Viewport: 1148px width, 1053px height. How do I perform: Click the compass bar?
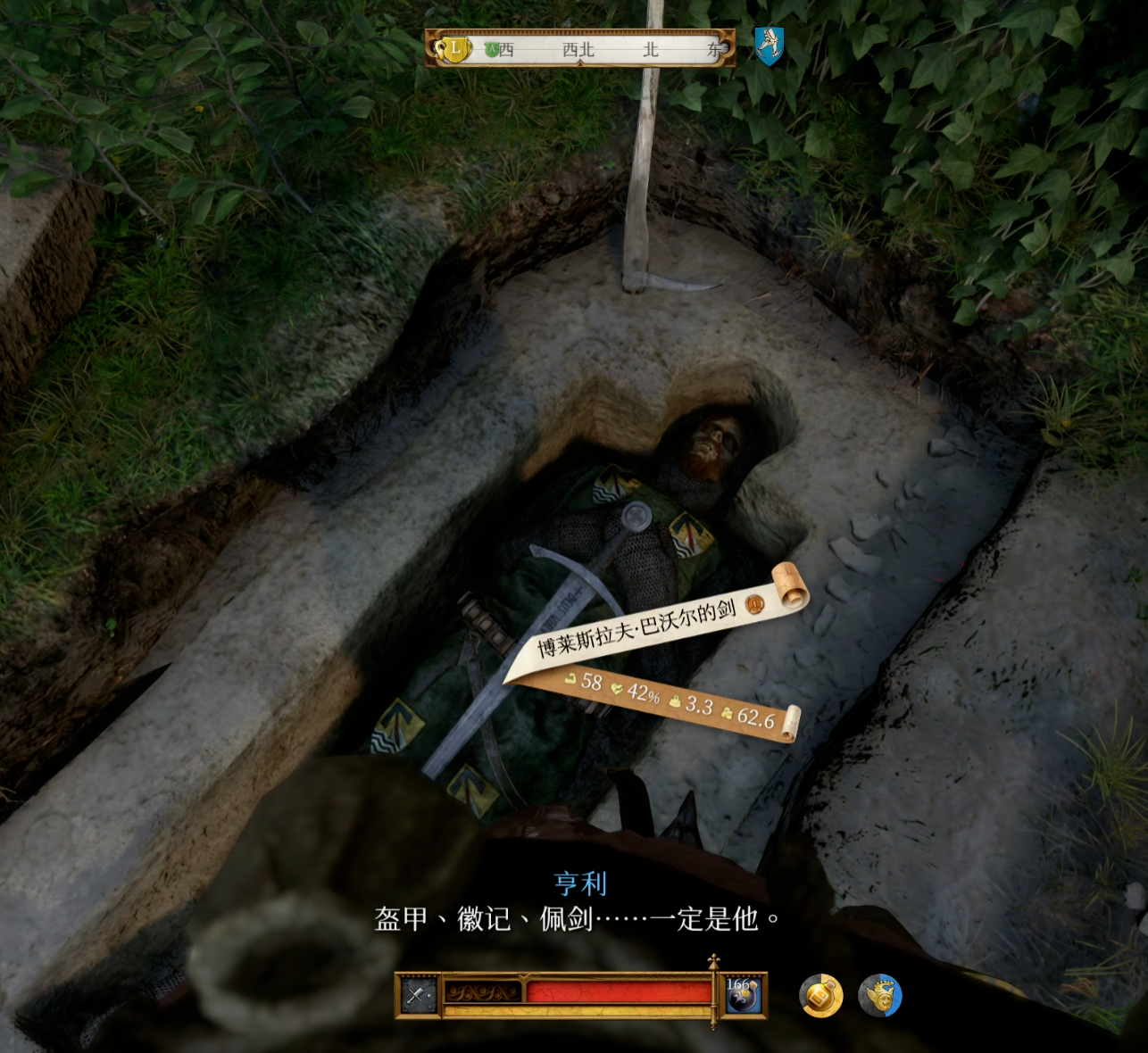click(580, 49)
